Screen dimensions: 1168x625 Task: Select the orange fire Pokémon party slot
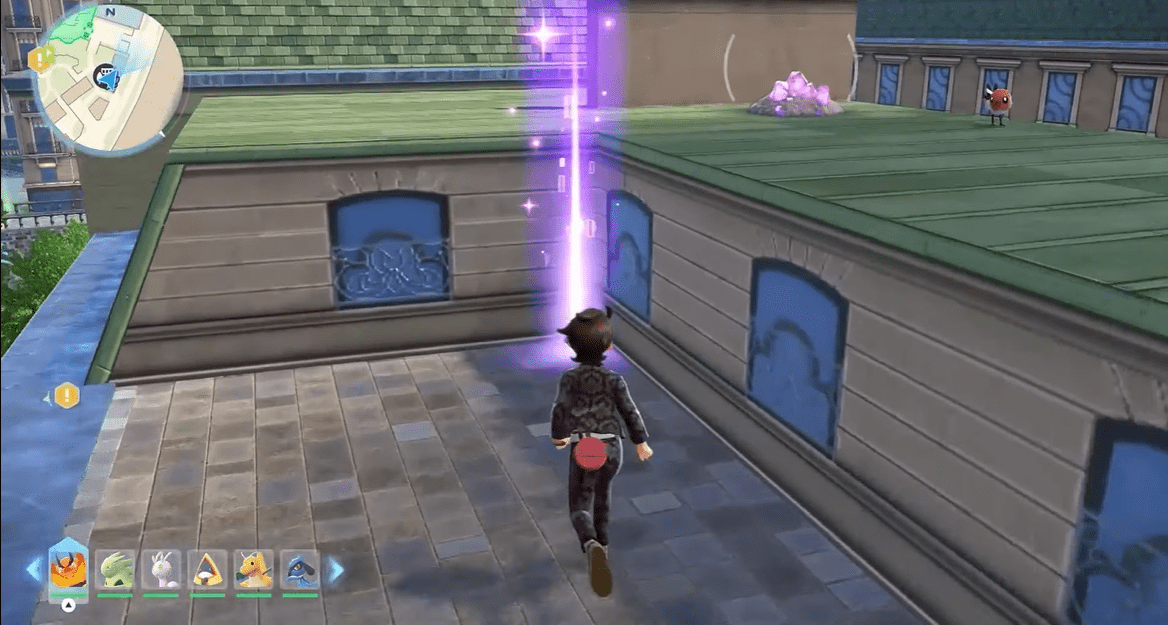(68, 570)
